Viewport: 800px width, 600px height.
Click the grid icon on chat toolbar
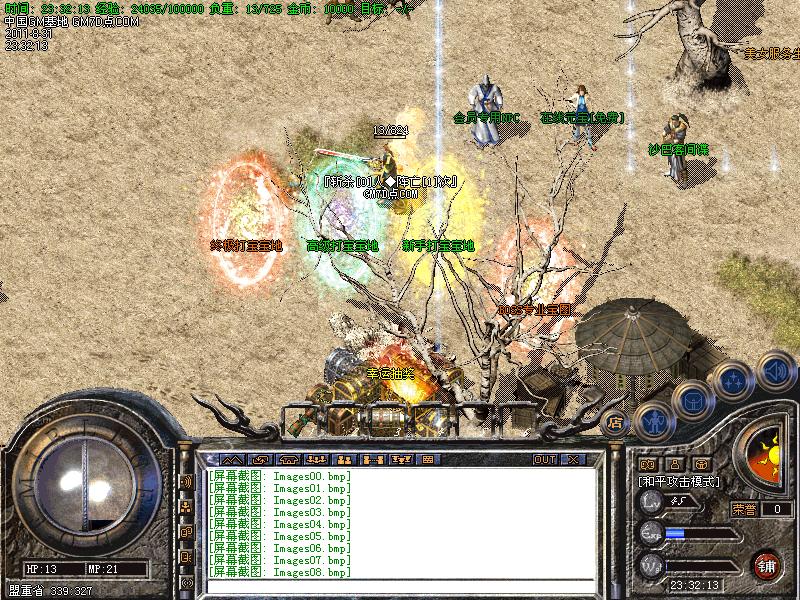tap(428, 459)
